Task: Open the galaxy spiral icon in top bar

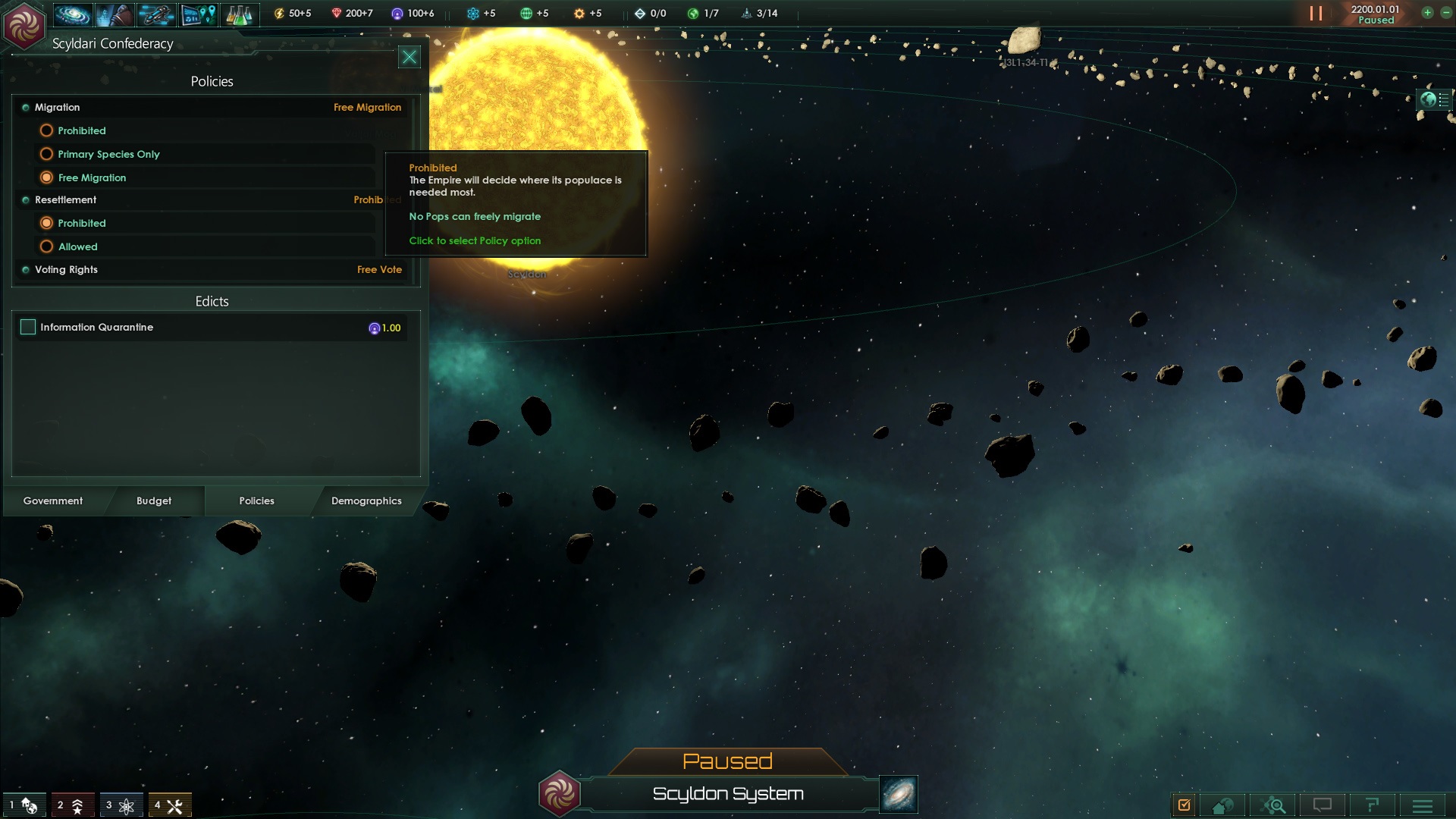Action: coord(73,14)
